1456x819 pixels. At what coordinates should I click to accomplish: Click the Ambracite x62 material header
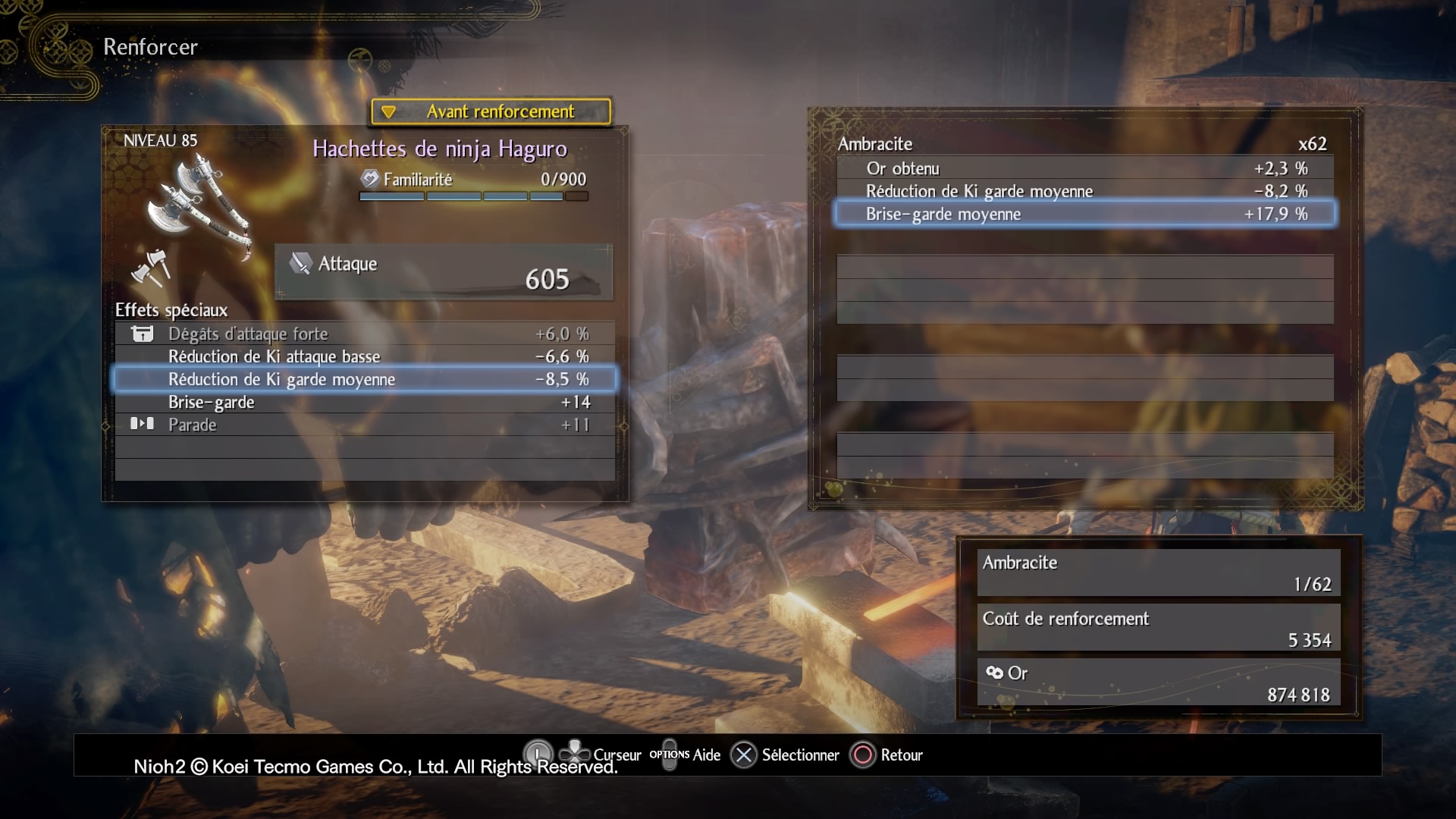(1084, 144)
